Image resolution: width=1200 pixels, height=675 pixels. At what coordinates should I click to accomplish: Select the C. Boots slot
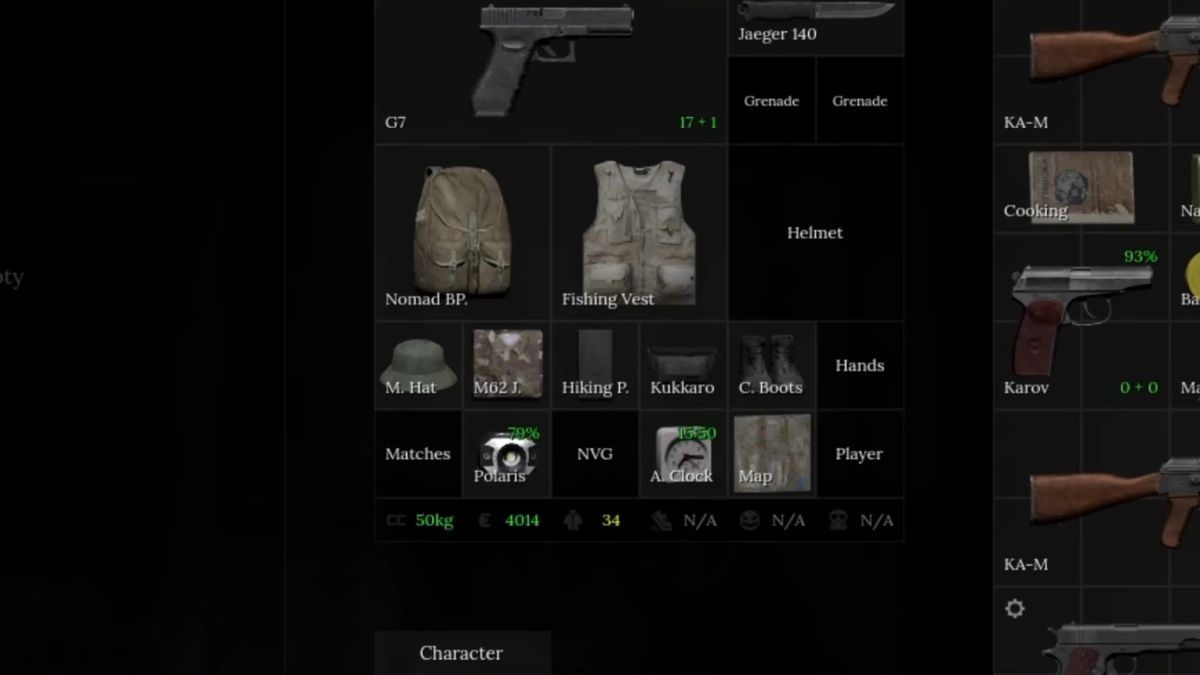pos(771,365)
